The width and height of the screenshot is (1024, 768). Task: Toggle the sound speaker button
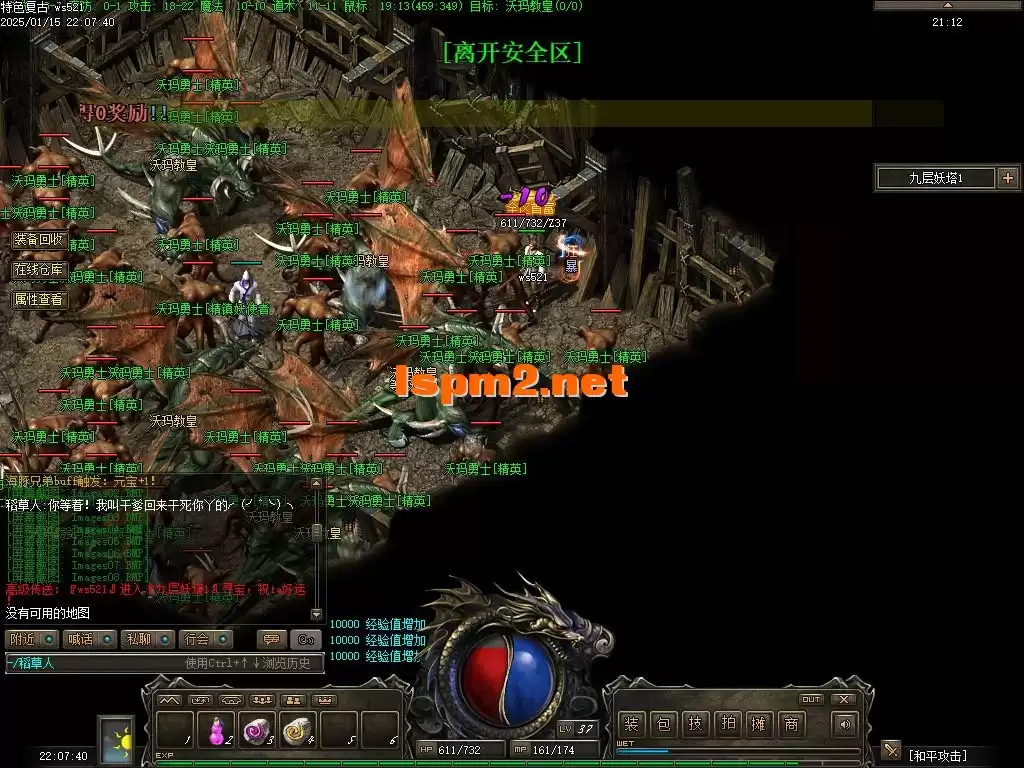(845, 724)
